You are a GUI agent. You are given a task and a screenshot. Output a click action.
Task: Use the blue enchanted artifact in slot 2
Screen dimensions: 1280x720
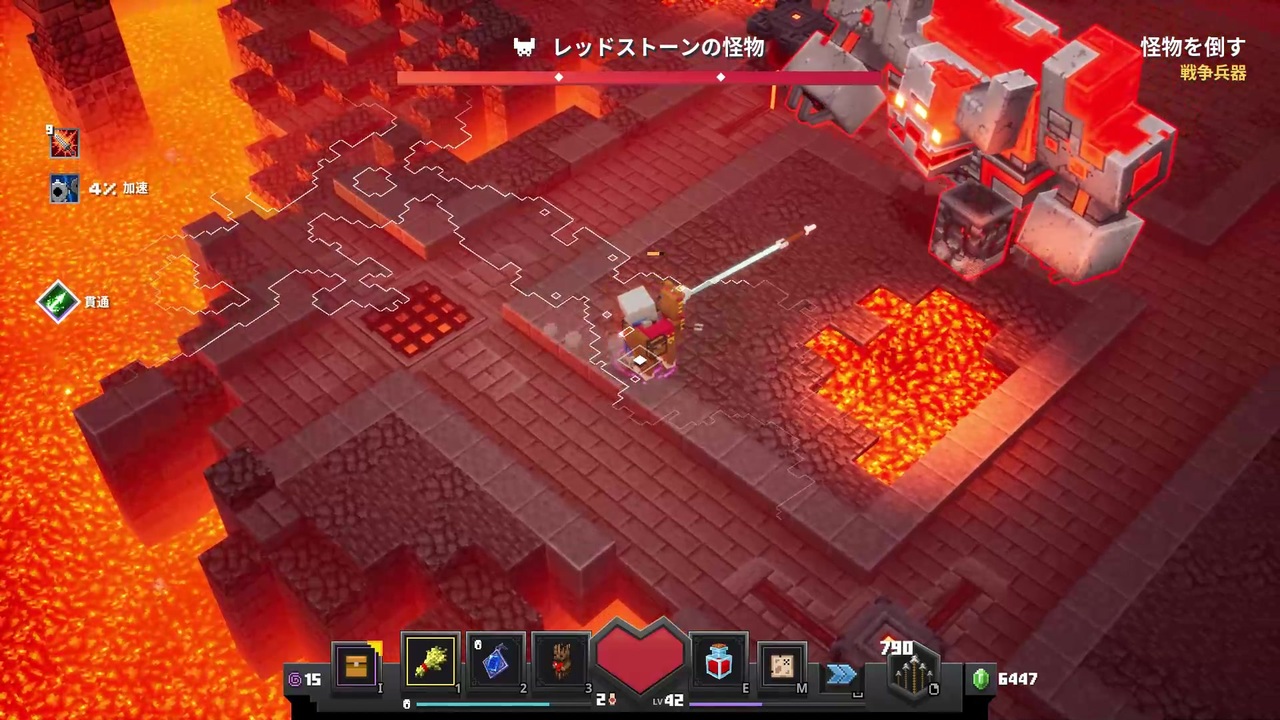point(496,660)
